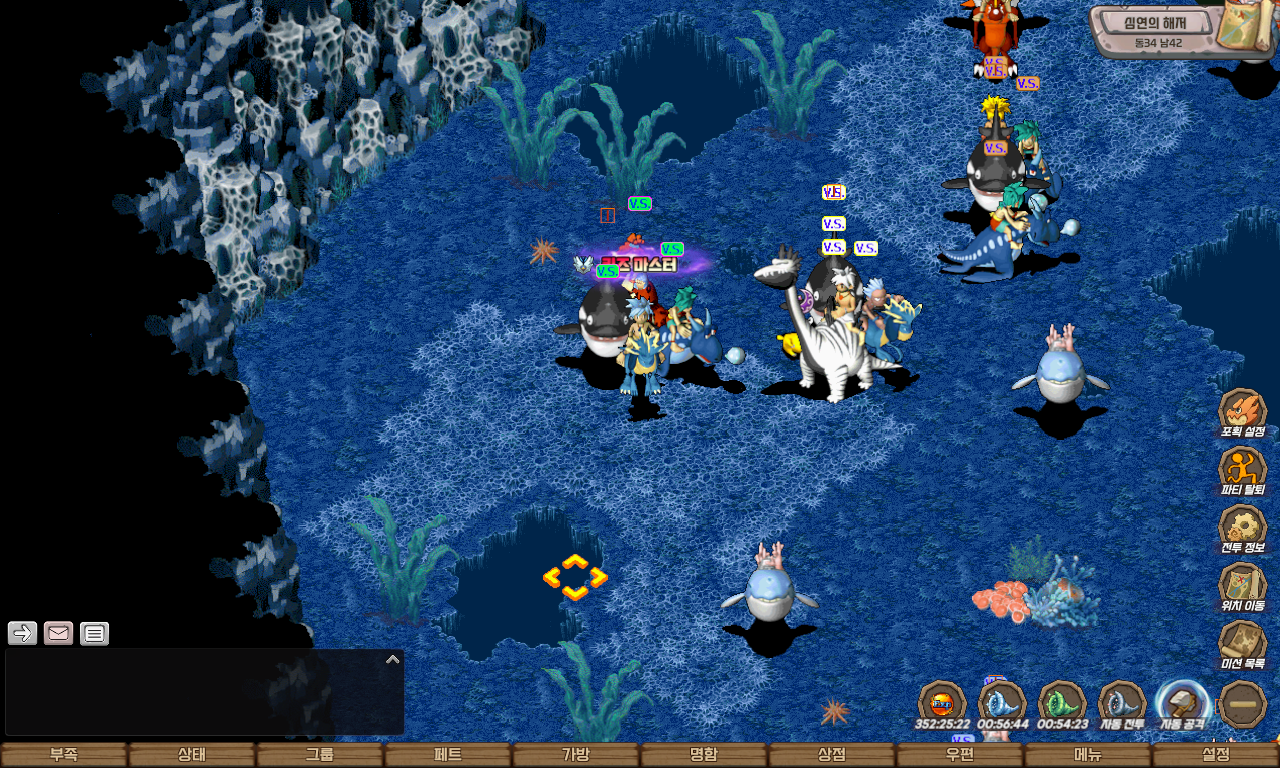Open the 부족 (tribe) menu
Viewport: 1280px width, 768px height.
click(x=64, y=755)
